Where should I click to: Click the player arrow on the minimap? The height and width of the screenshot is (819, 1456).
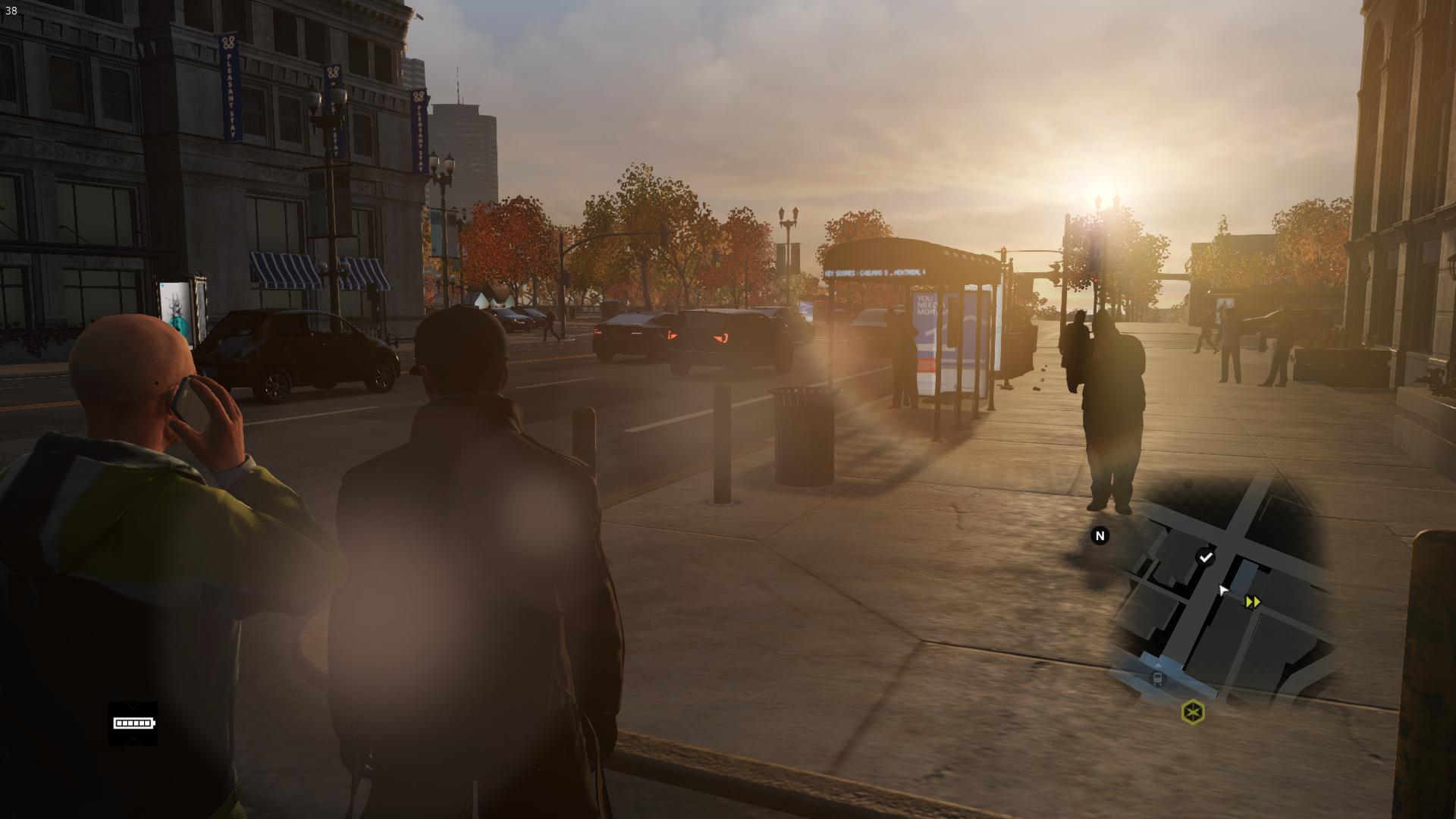1224,588
